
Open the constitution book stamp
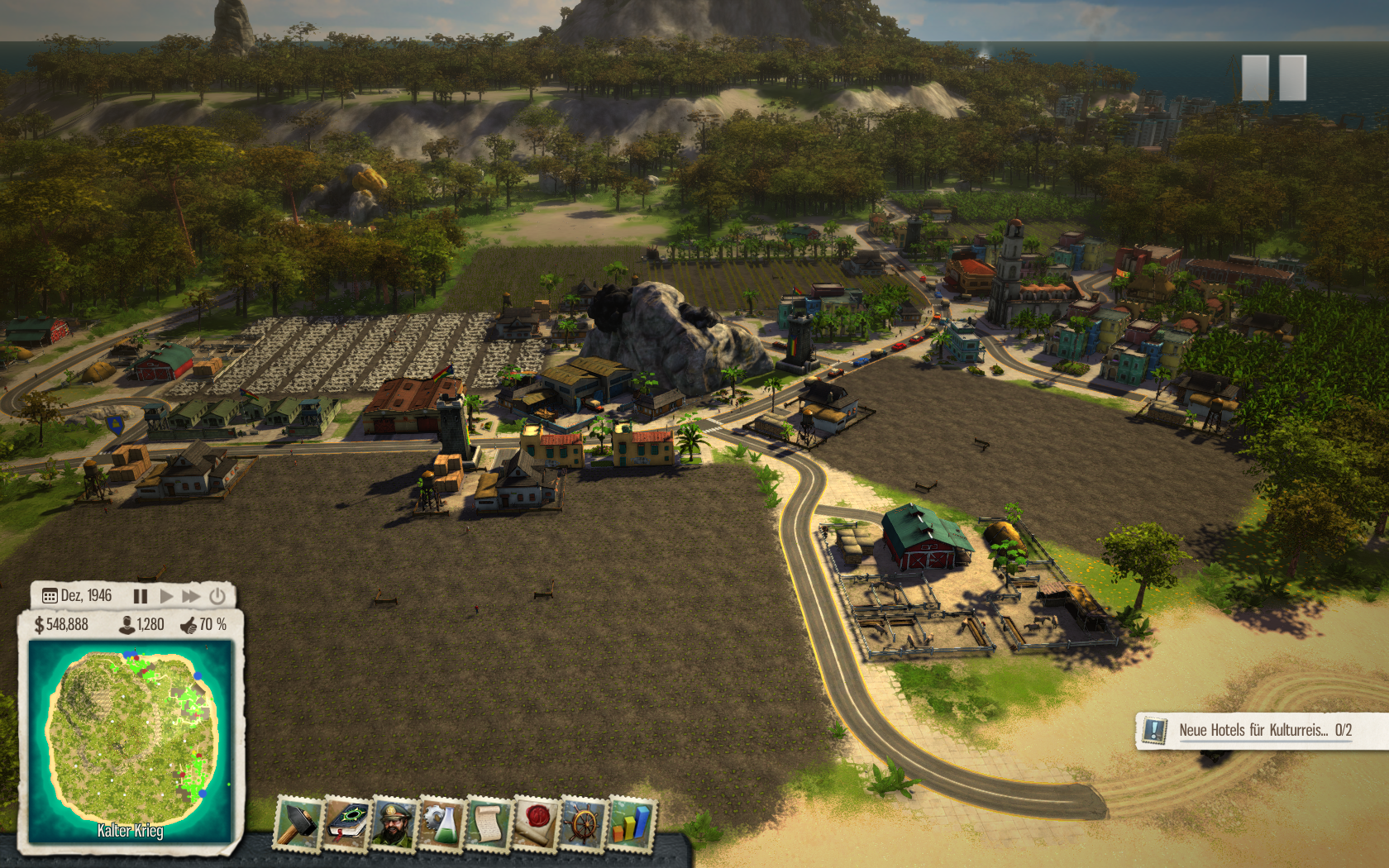[346, 823]
